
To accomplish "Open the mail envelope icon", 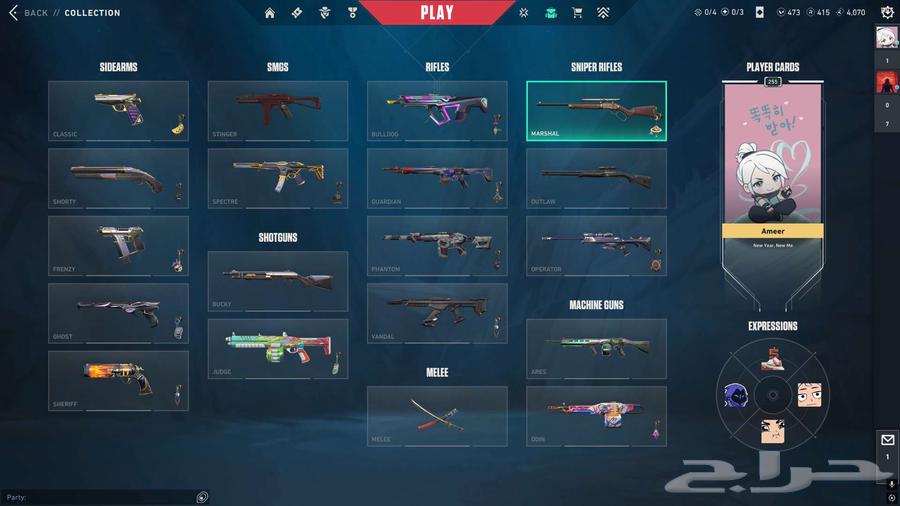I will point(887,440).
